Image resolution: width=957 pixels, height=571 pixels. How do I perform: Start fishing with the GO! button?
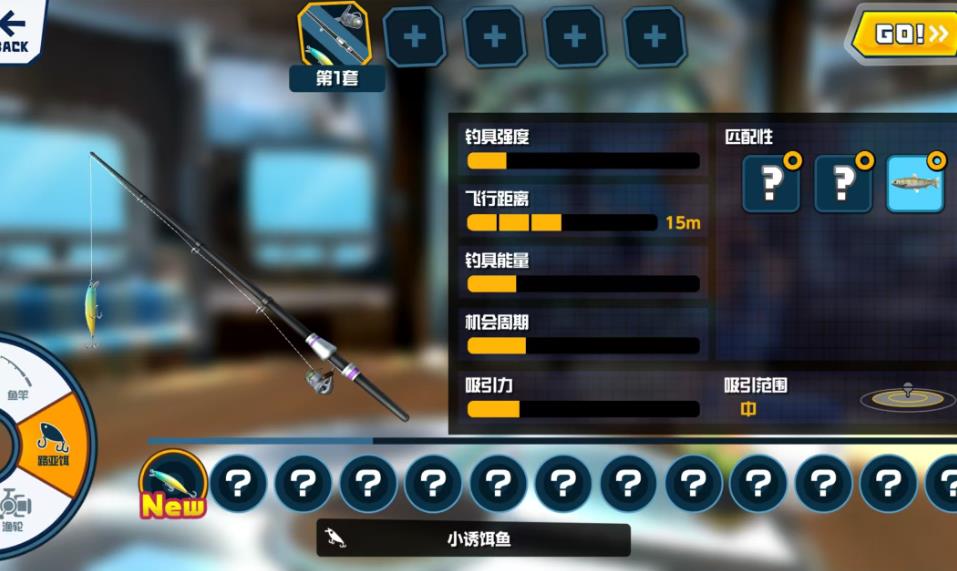tap(908, 35)
